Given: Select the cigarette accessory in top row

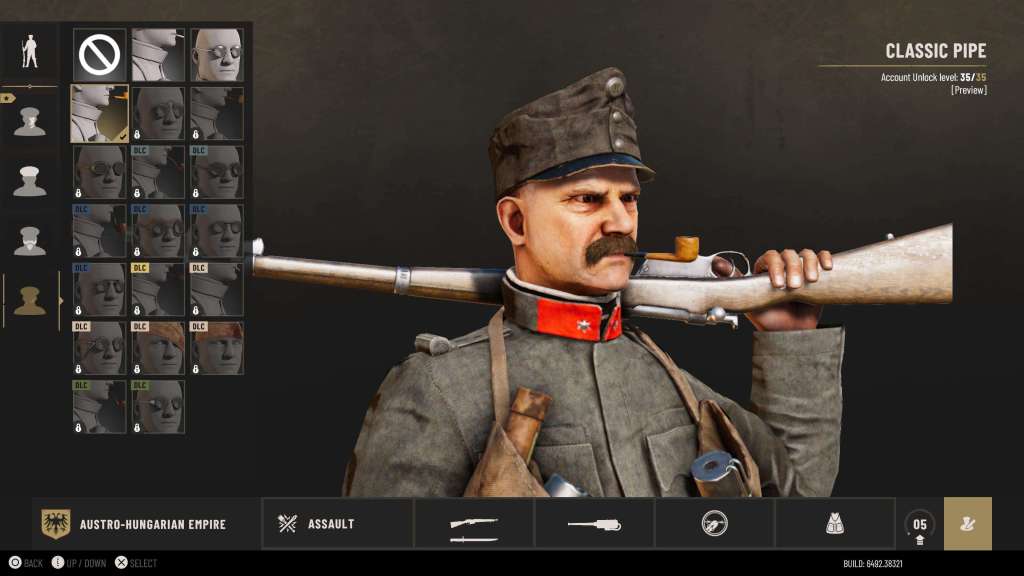Looking at the screenshot, I should coord(158,55).
